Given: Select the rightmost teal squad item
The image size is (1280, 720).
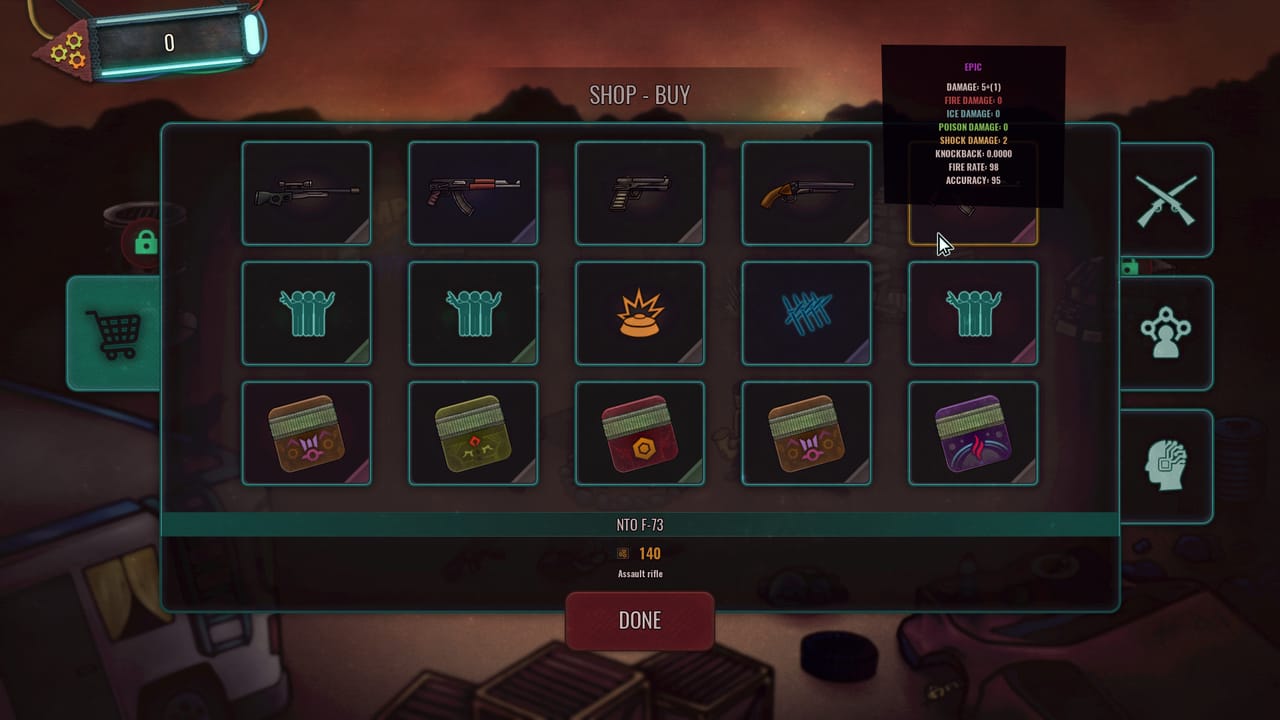Looking at the screenshot, I should pos(972,313).
